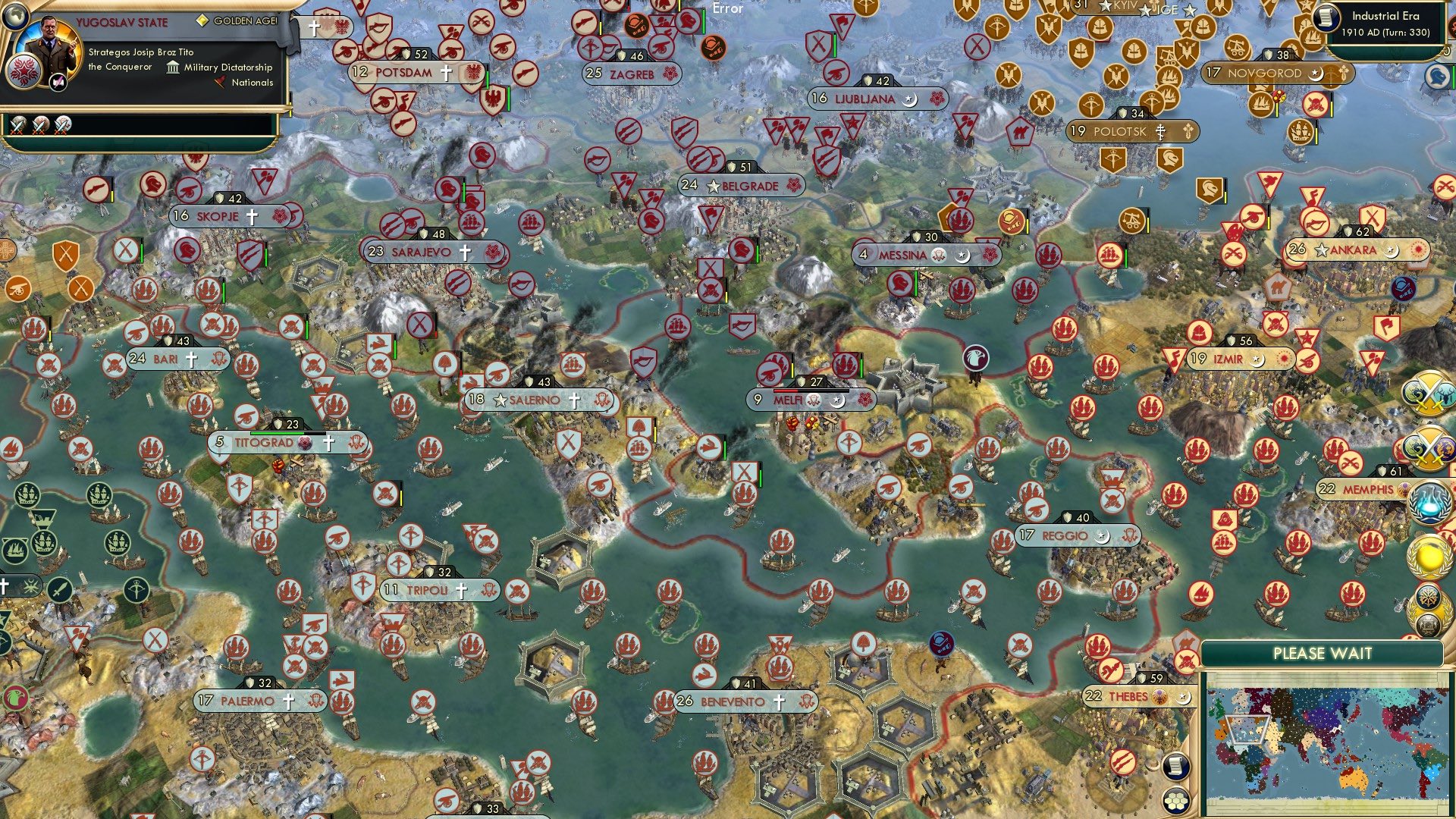Click the cross icon on Potsdam's banner
The width and height of the screenshot is (1456, 819).
click(446, 74)
